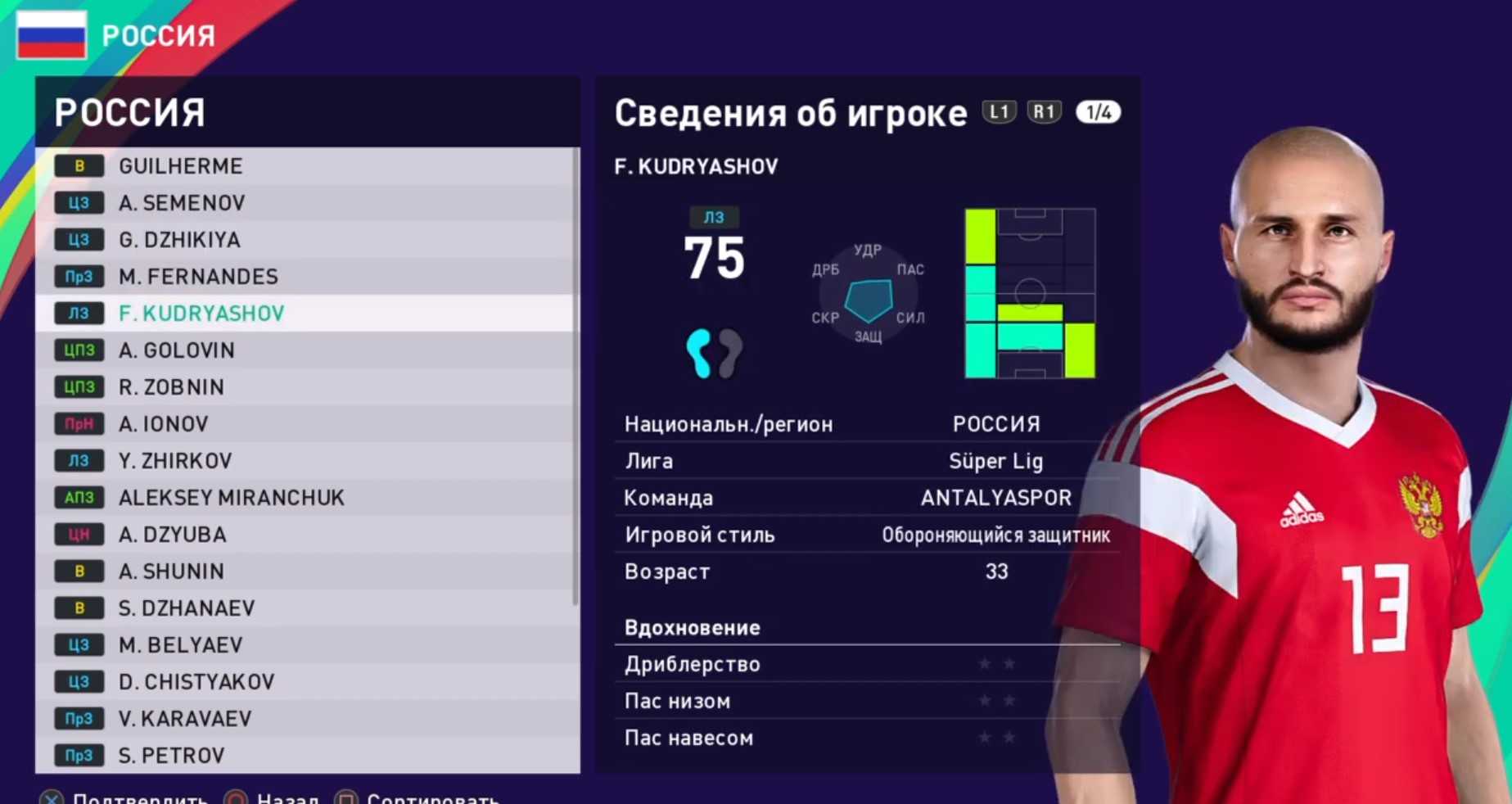Pick M. Fernandes from the roster
This screenshot has width=1512, height=804.
pos(198,277)
